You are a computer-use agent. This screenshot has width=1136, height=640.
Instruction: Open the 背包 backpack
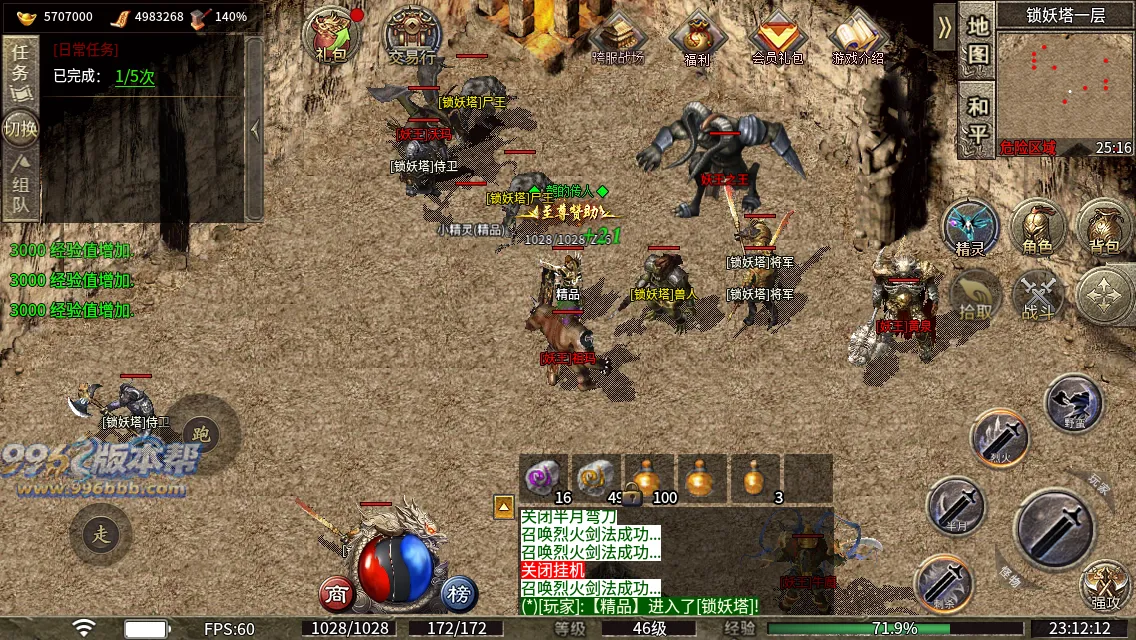tap(1104, 227)
